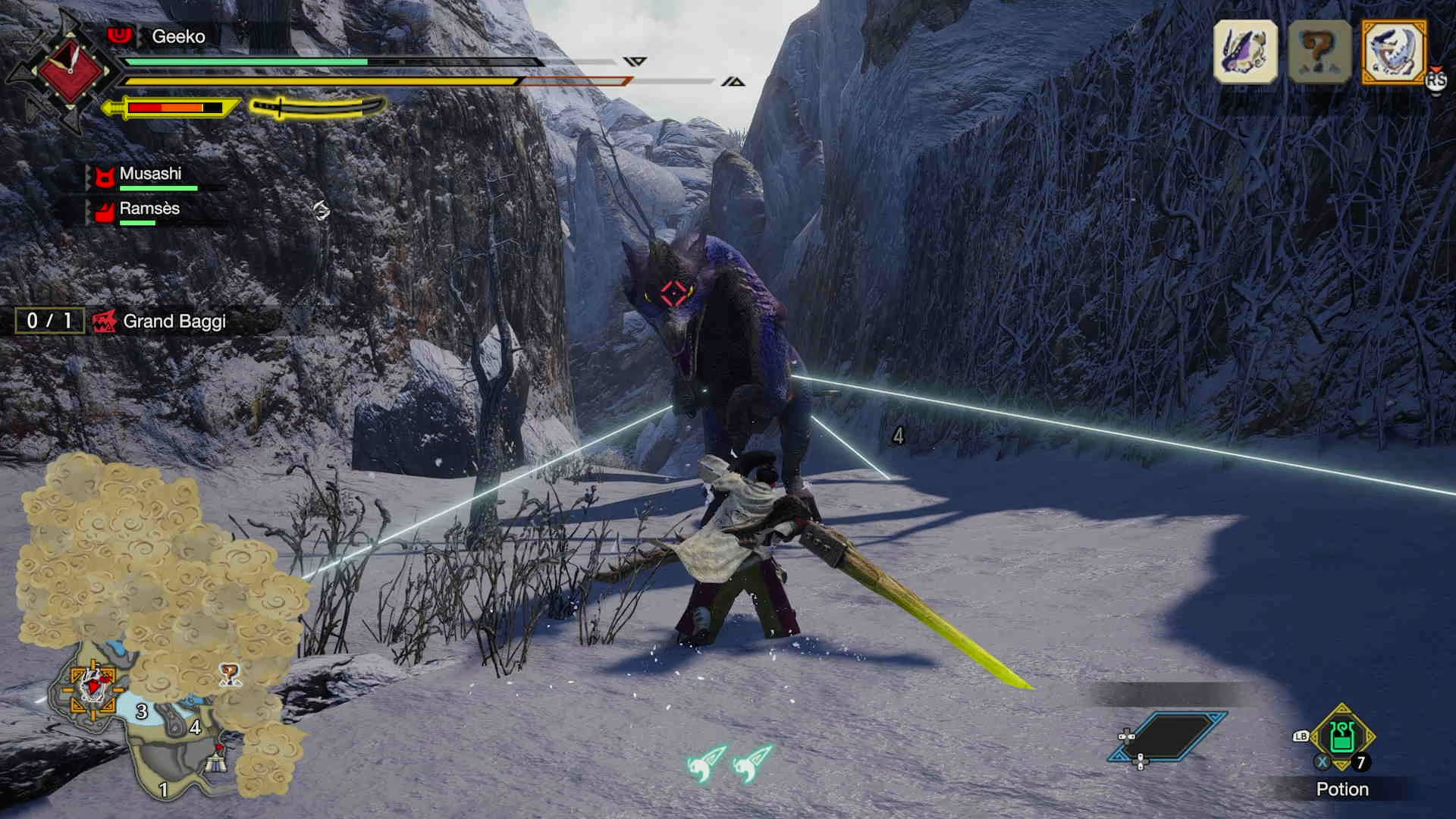Open the blue diamond action bar

pos(1168,736)
